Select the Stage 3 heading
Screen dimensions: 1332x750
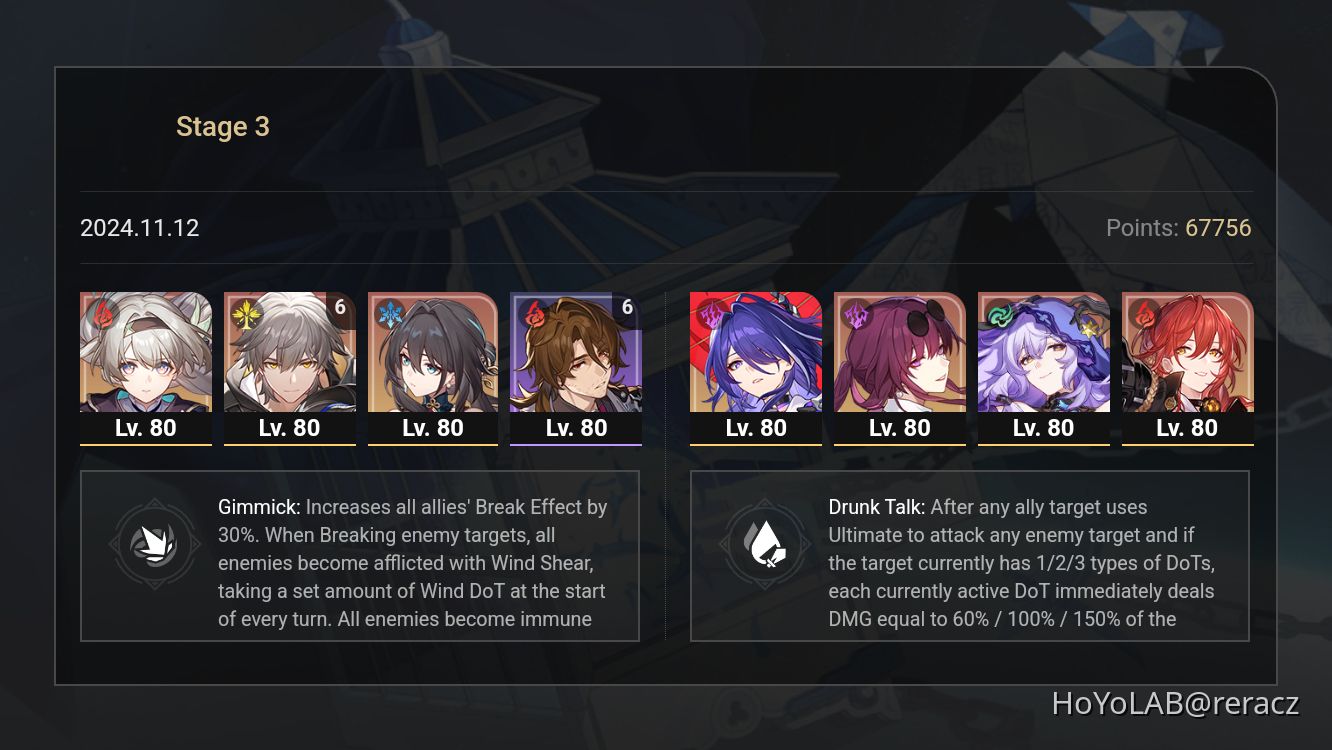pyautogui.click(x=222, y=126)
